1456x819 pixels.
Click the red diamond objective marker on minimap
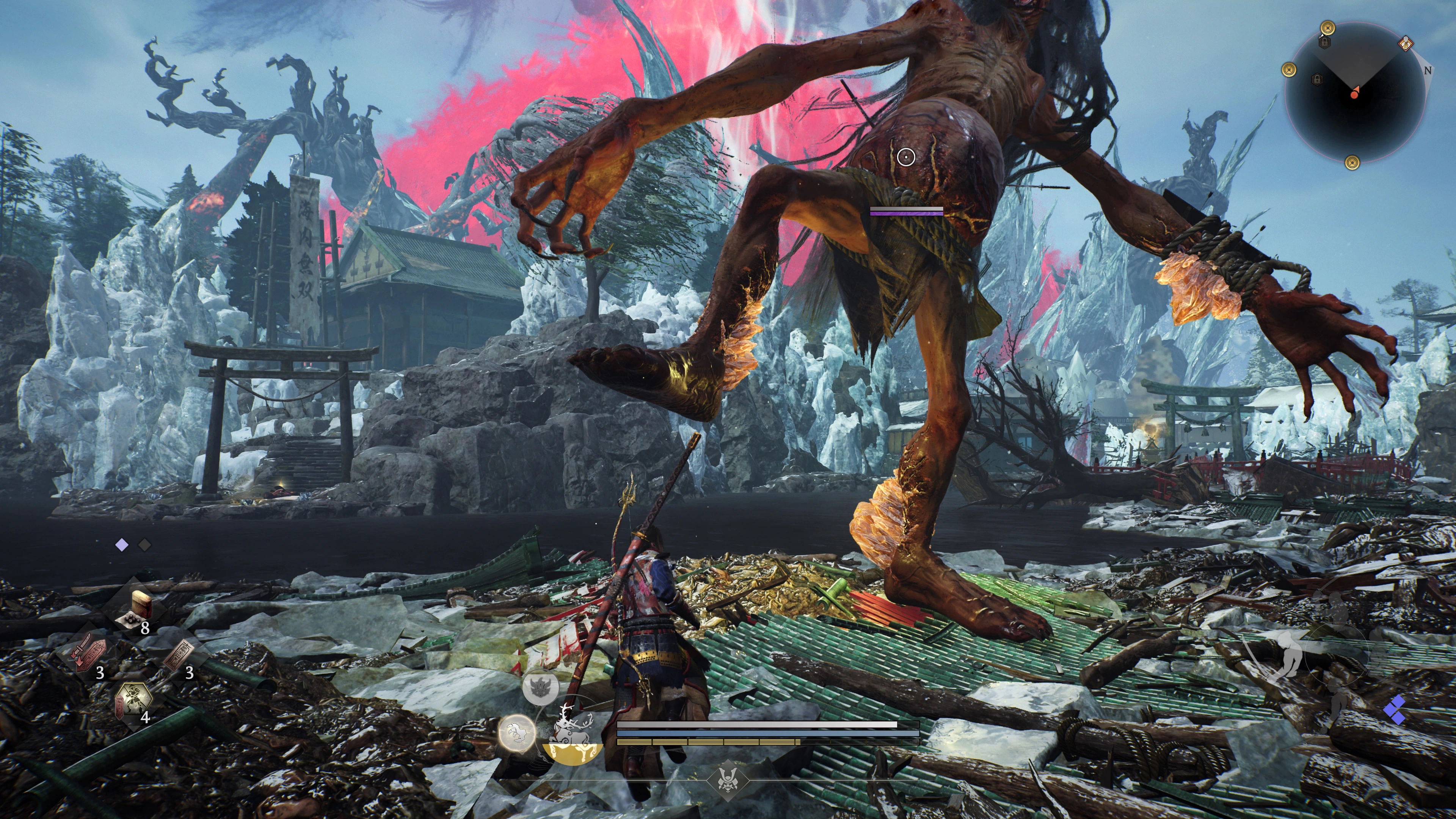point(1406,44)
